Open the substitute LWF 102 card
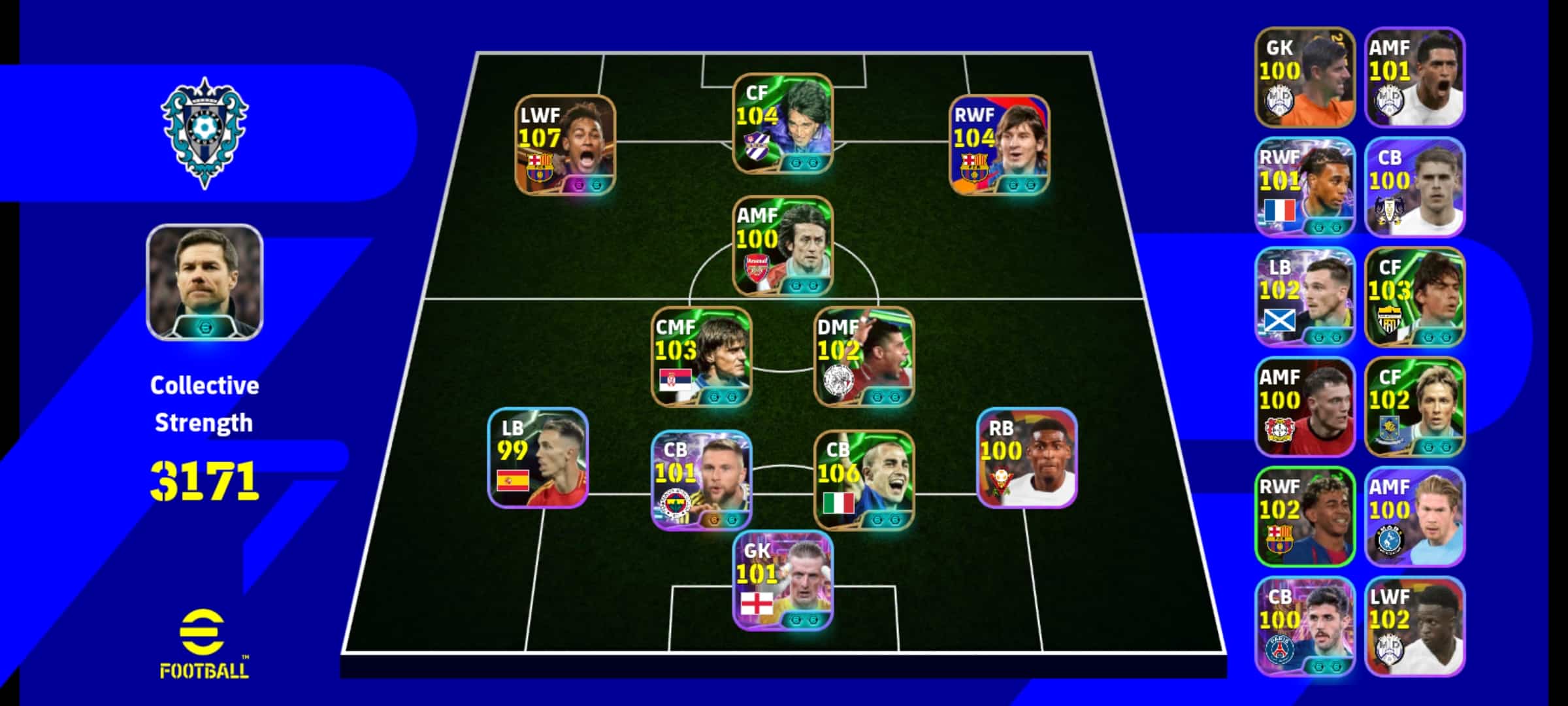The image size is (1568, 706). coord(1414,626)
